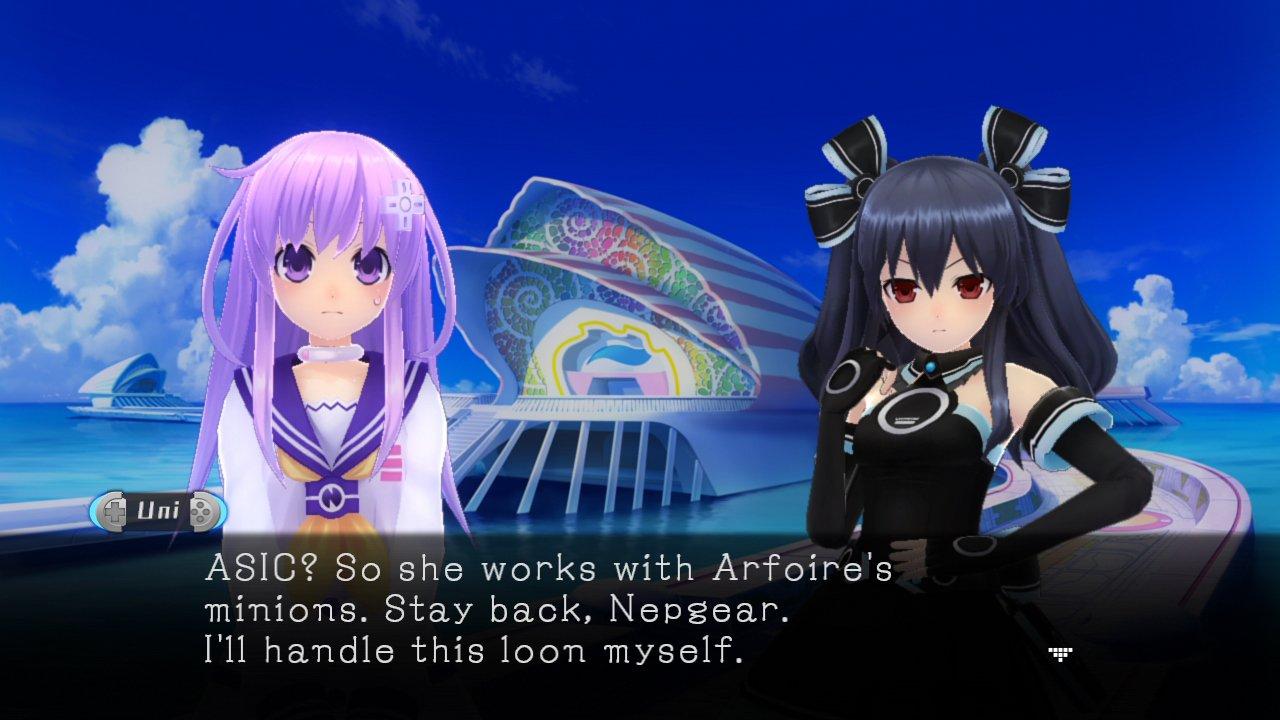
Task: Click the emblem on Nepgear's orange scarf
Action: tap(333, 496)
